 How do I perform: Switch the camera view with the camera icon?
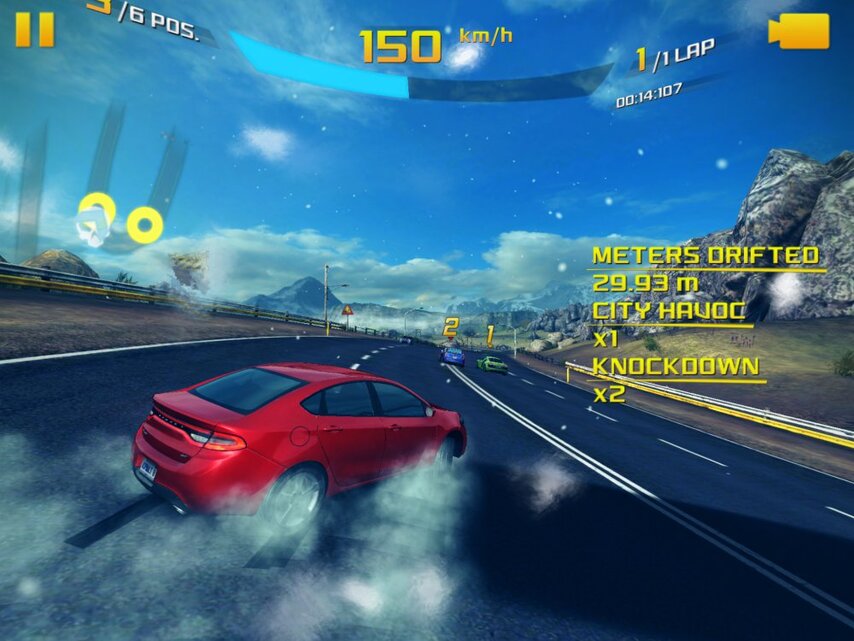tap(798, 31)
